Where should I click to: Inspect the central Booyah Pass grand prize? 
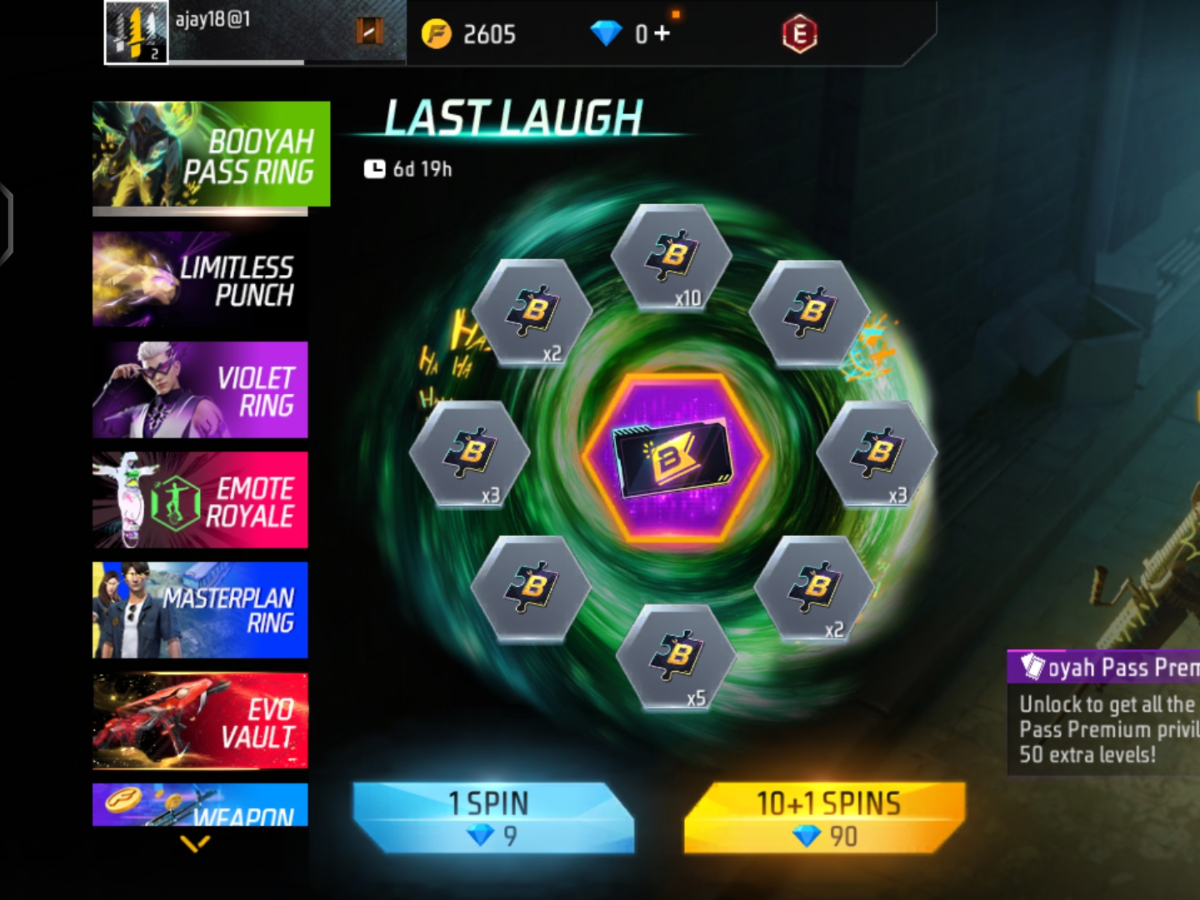coord(673,458)
